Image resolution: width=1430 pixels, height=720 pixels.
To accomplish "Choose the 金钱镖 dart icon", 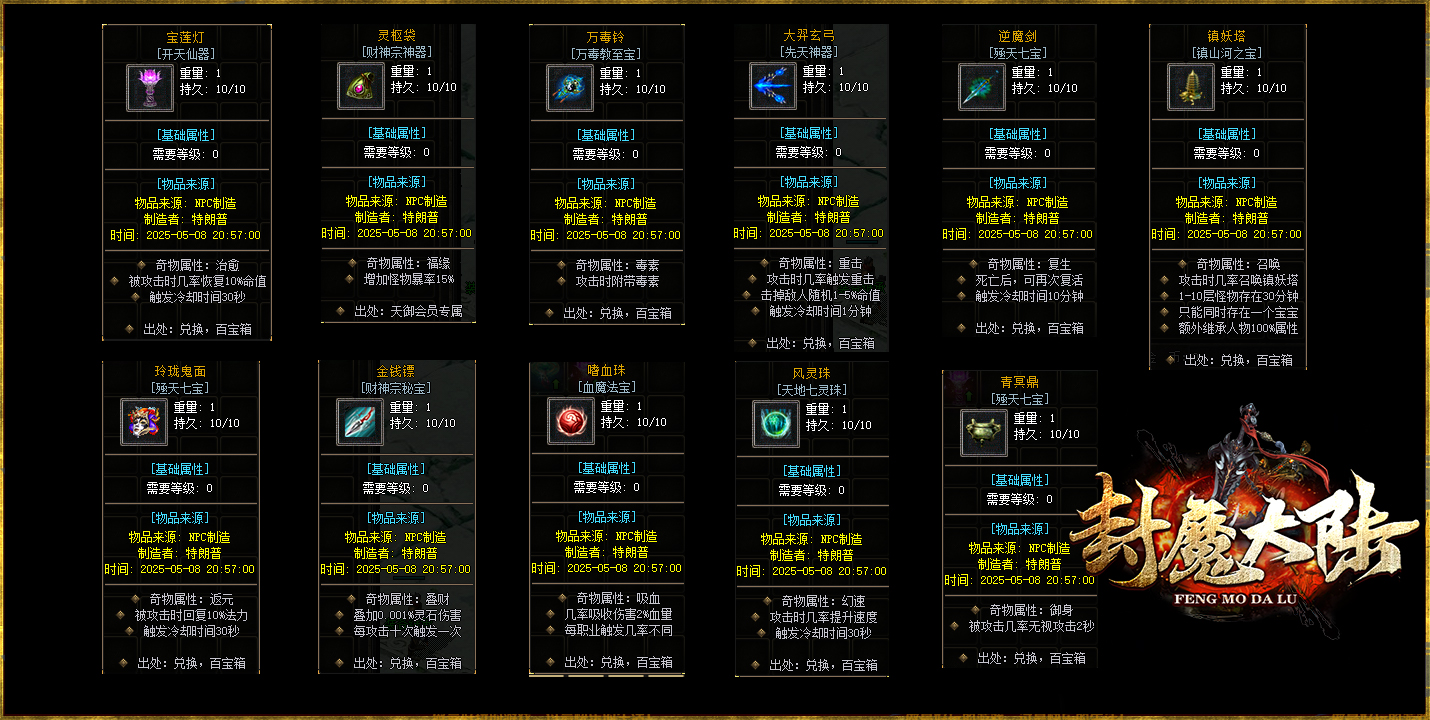I will [x=360, y=421].
